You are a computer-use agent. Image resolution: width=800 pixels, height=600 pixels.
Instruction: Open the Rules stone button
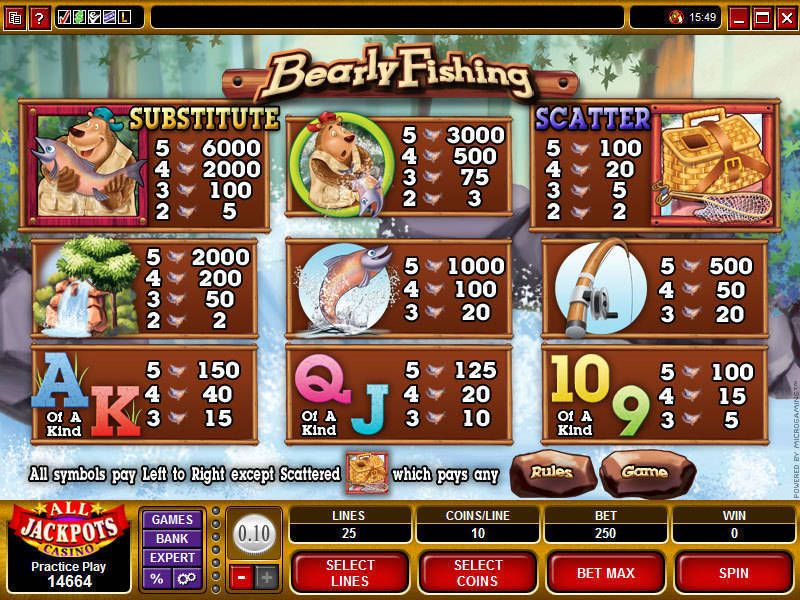point(551,473)
